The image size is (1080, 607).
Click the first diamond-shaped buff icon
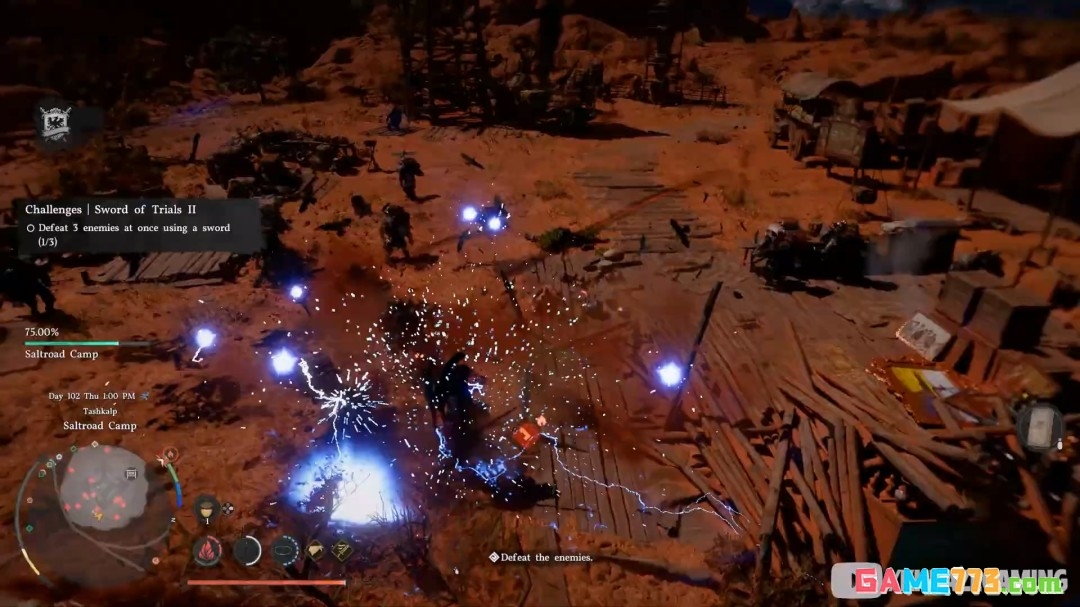click(x=315, y=549)
